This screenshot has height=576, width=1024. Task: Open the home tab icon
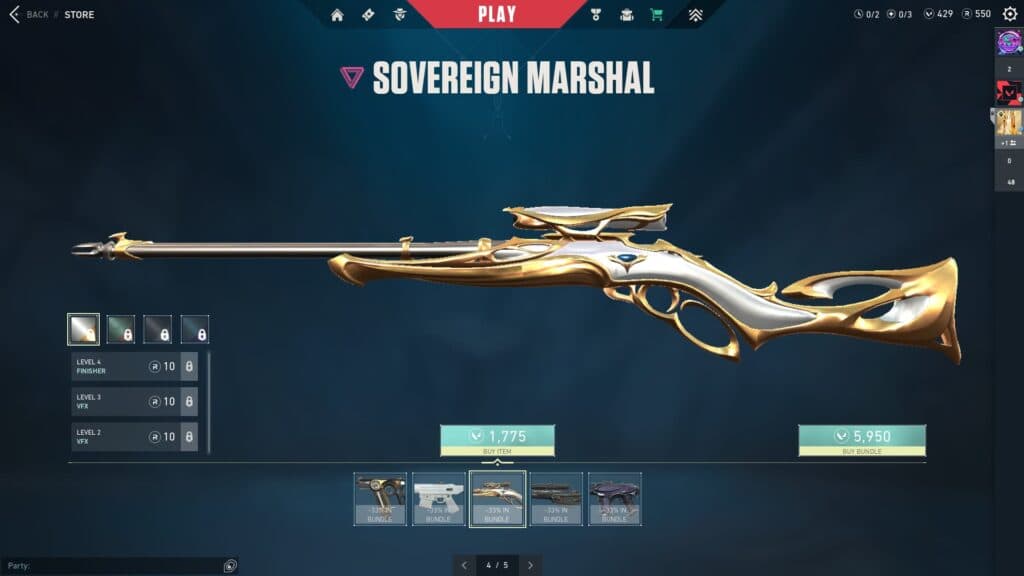click(337, 14)
